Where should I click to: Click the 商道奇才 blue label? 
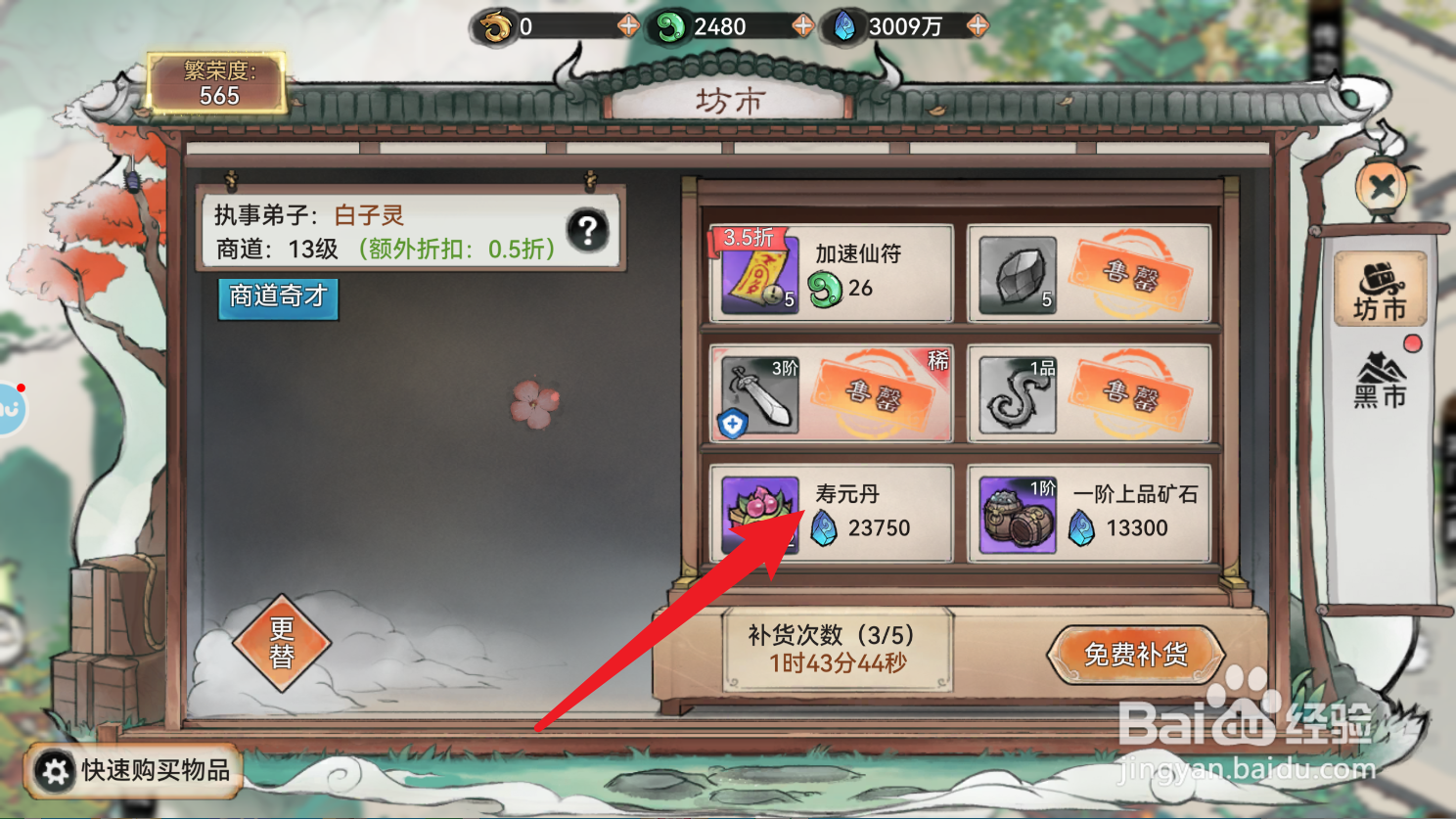click(277, 298)
